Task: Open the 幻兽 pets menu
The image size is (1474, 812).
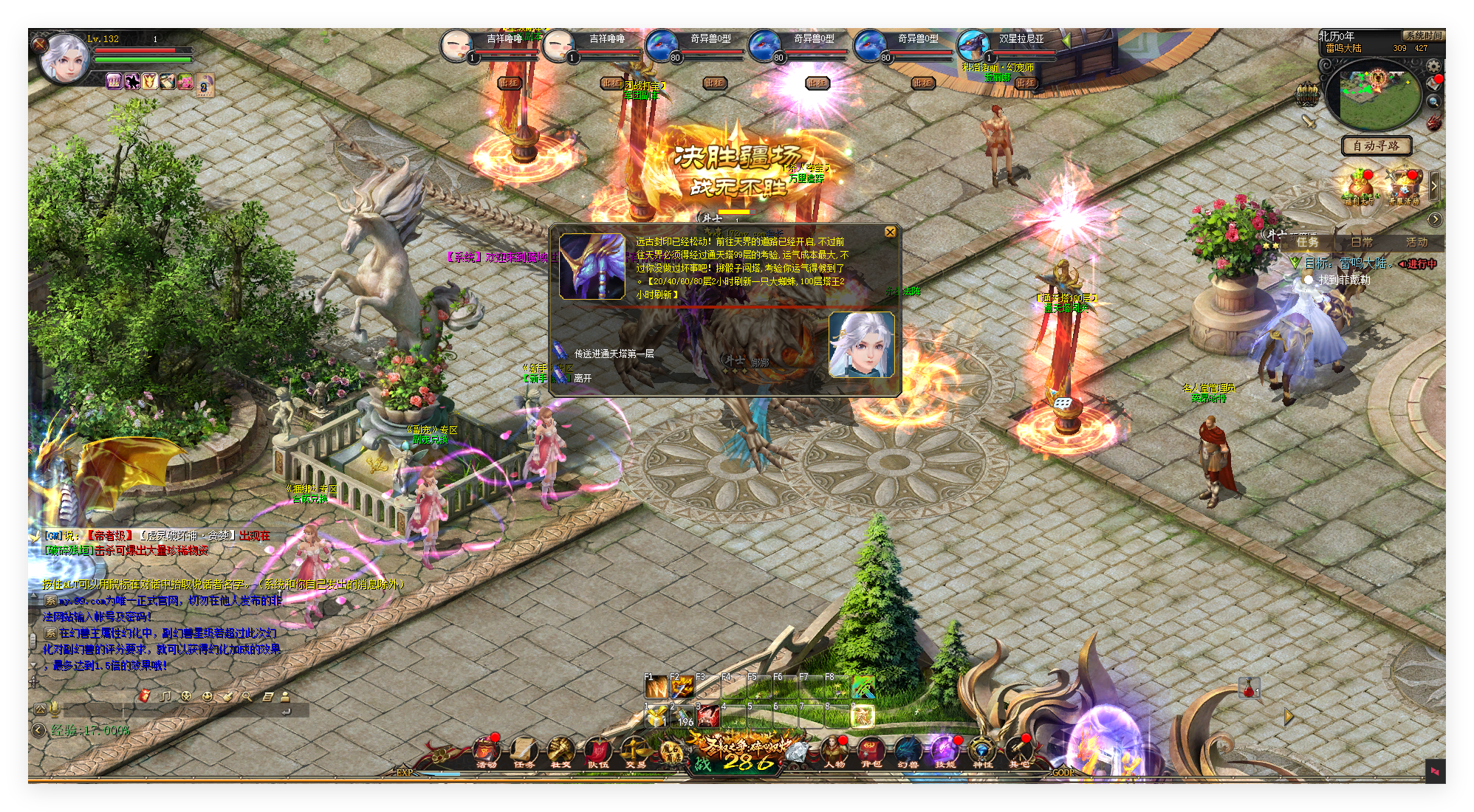Action: click(x=908, y=751)
